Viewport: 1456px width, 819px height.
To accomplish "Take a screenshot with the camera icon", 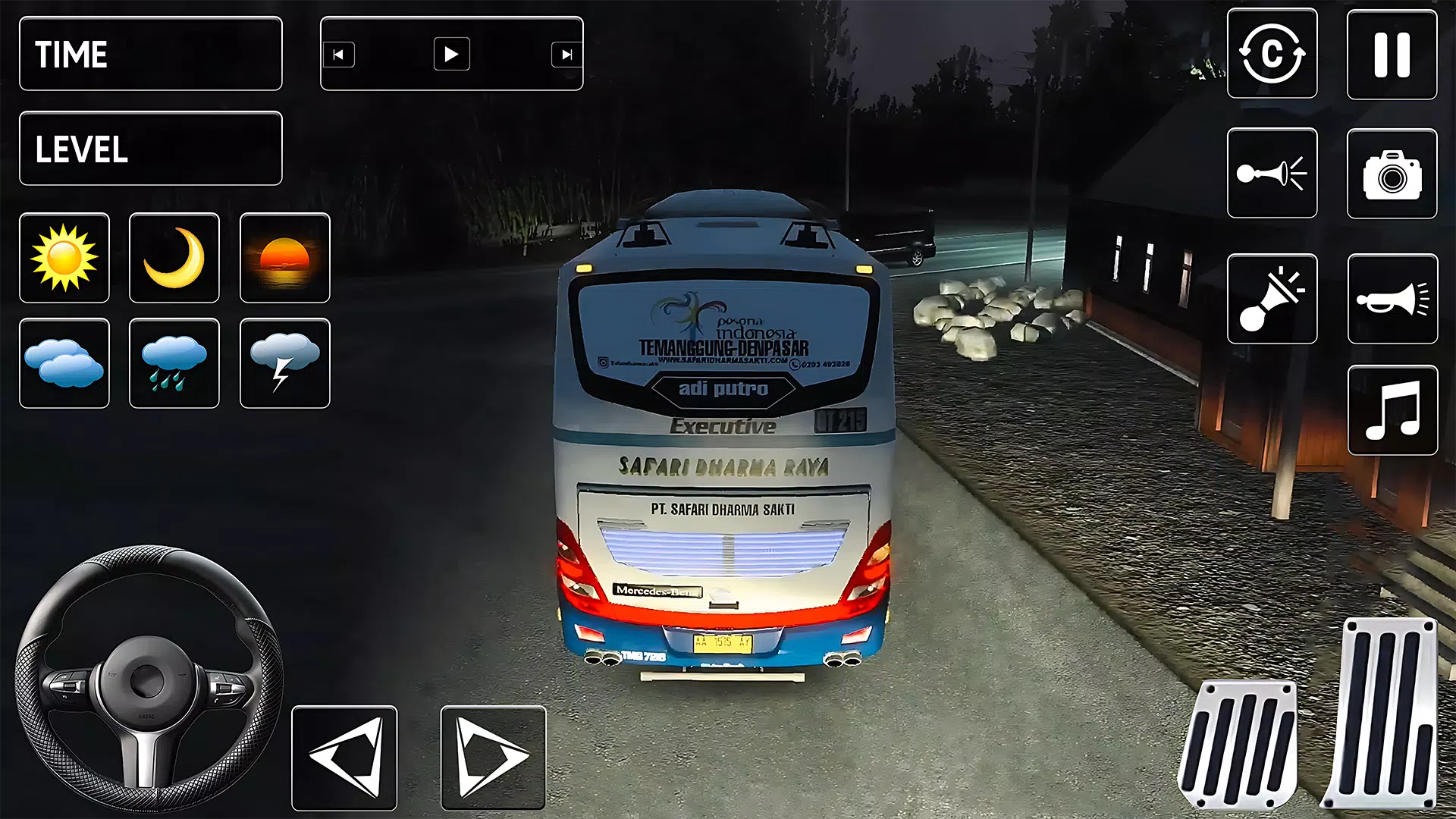I will 1393,171.
